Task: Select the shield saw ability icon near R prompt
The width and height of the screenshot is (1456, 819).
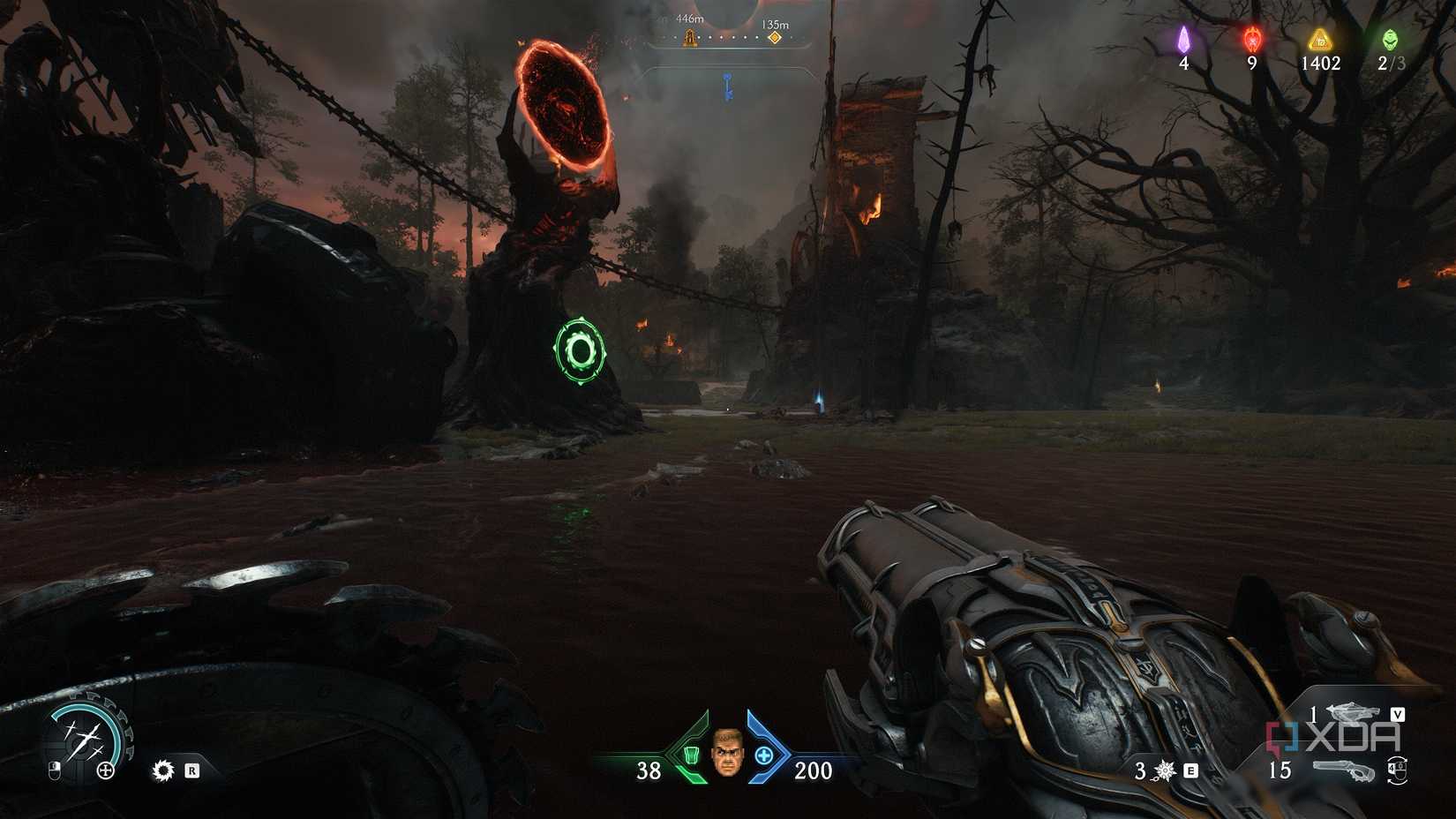Action: point(163,770)
